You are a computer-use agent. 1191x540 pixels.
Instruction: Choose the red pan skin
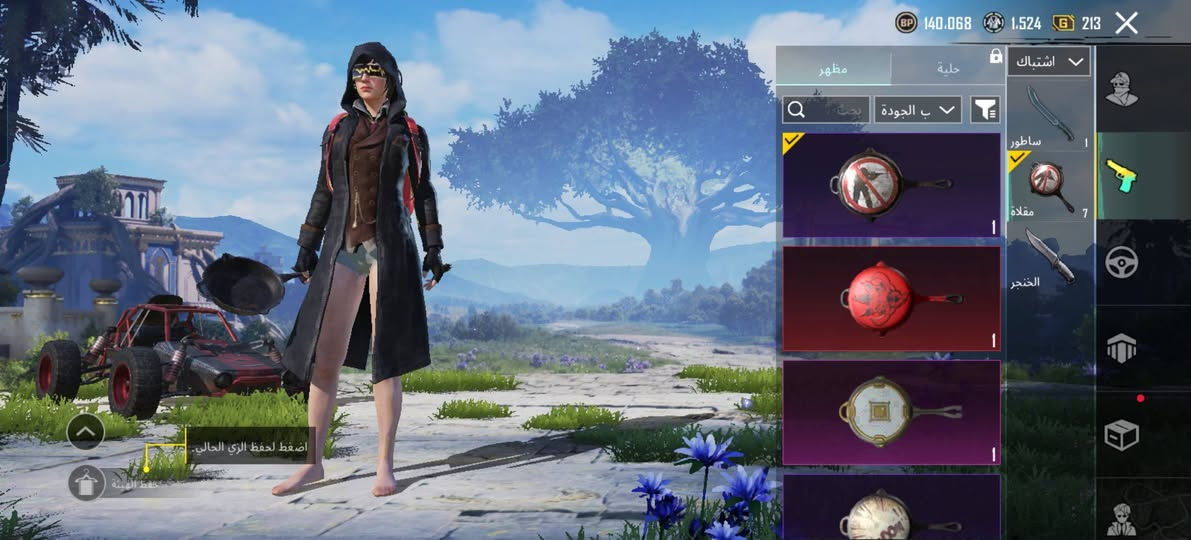(x=891, y=298)
